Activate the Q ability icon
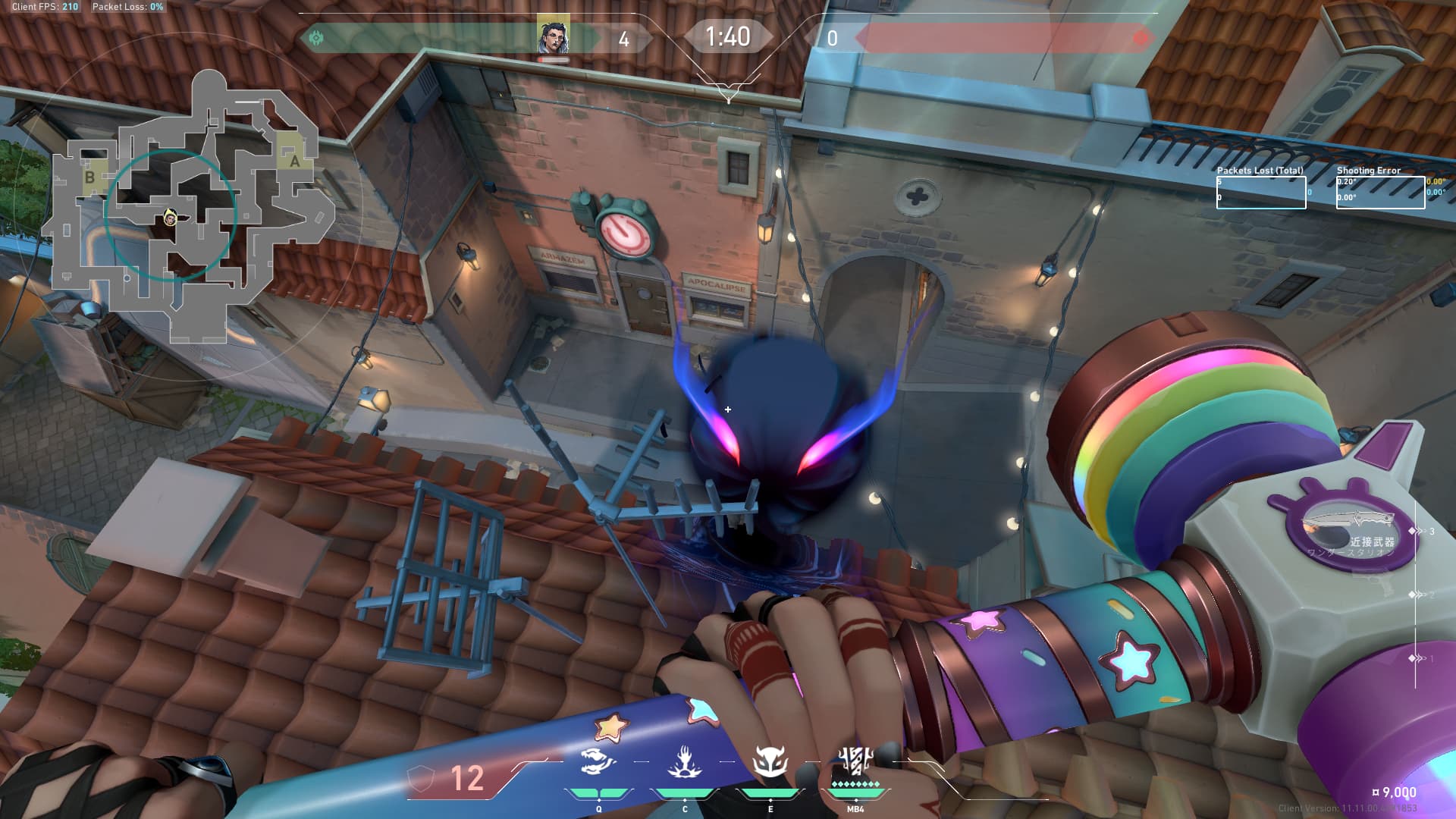This screenshot has width=1456, height=819. 598,762
